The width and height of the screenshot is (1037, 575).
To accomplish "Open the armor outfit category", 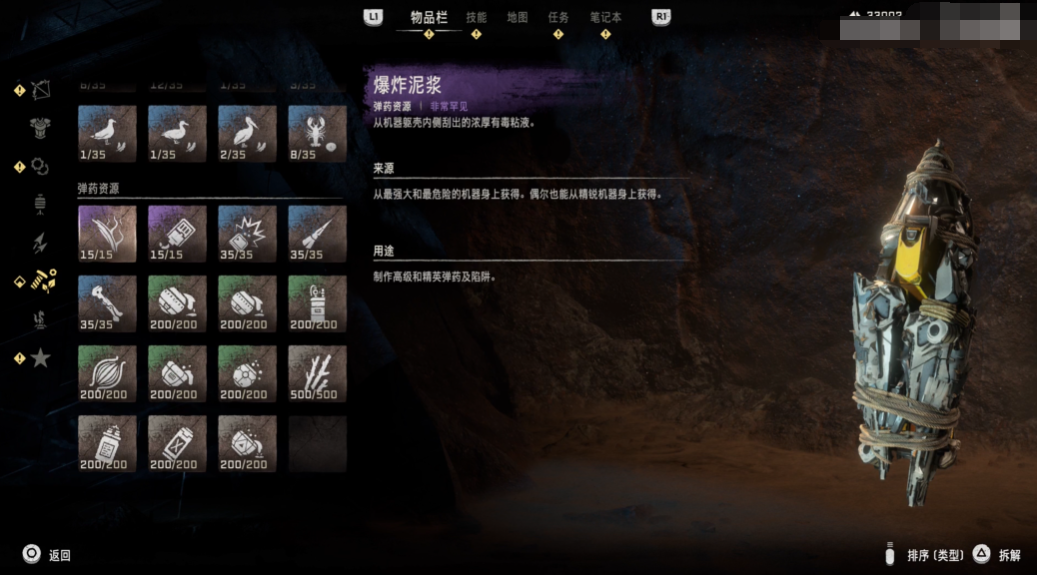I will [x=40, y=128].
